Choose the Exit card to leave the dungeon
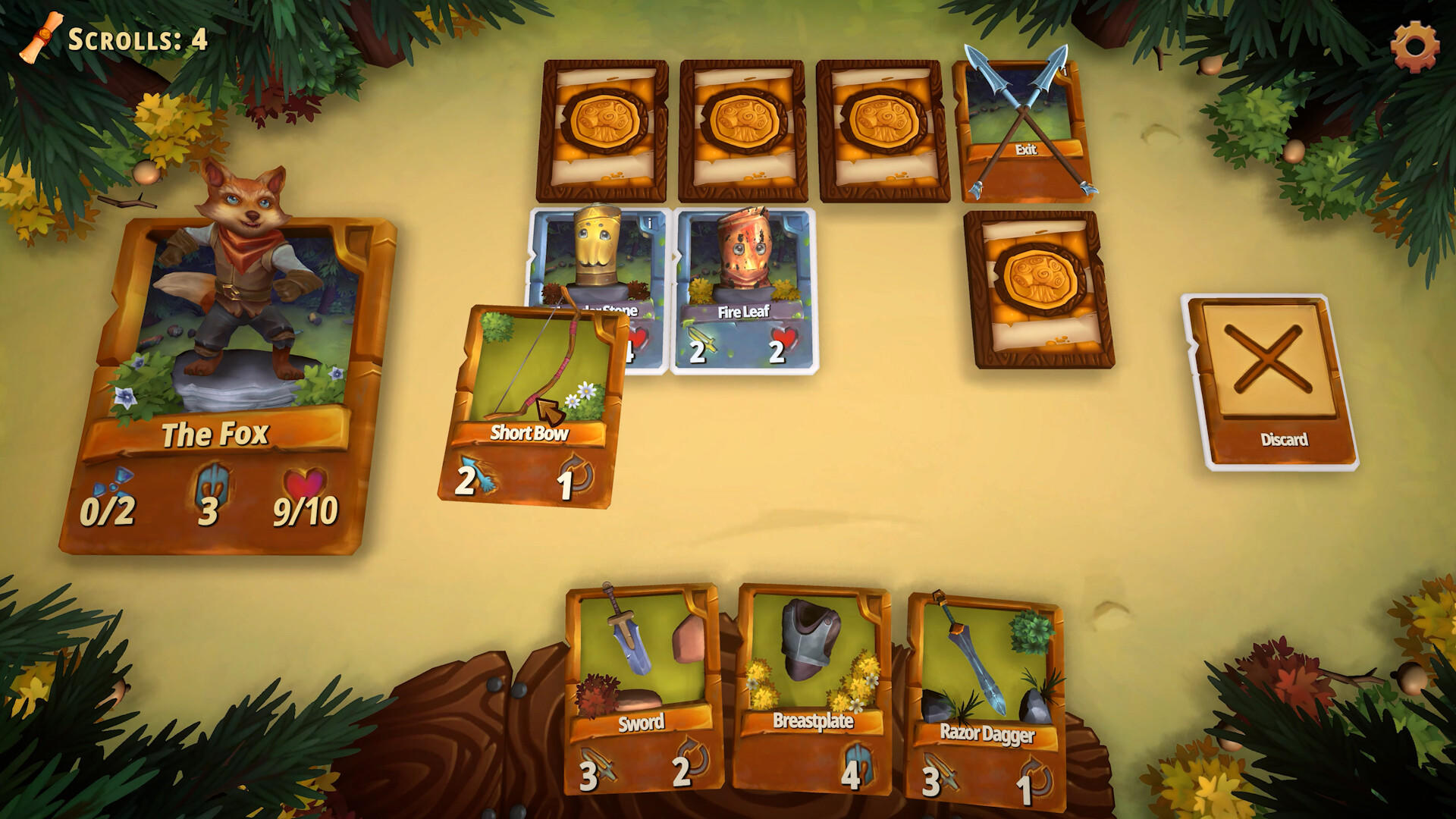1456x819 pixels. coord(1020,129)
